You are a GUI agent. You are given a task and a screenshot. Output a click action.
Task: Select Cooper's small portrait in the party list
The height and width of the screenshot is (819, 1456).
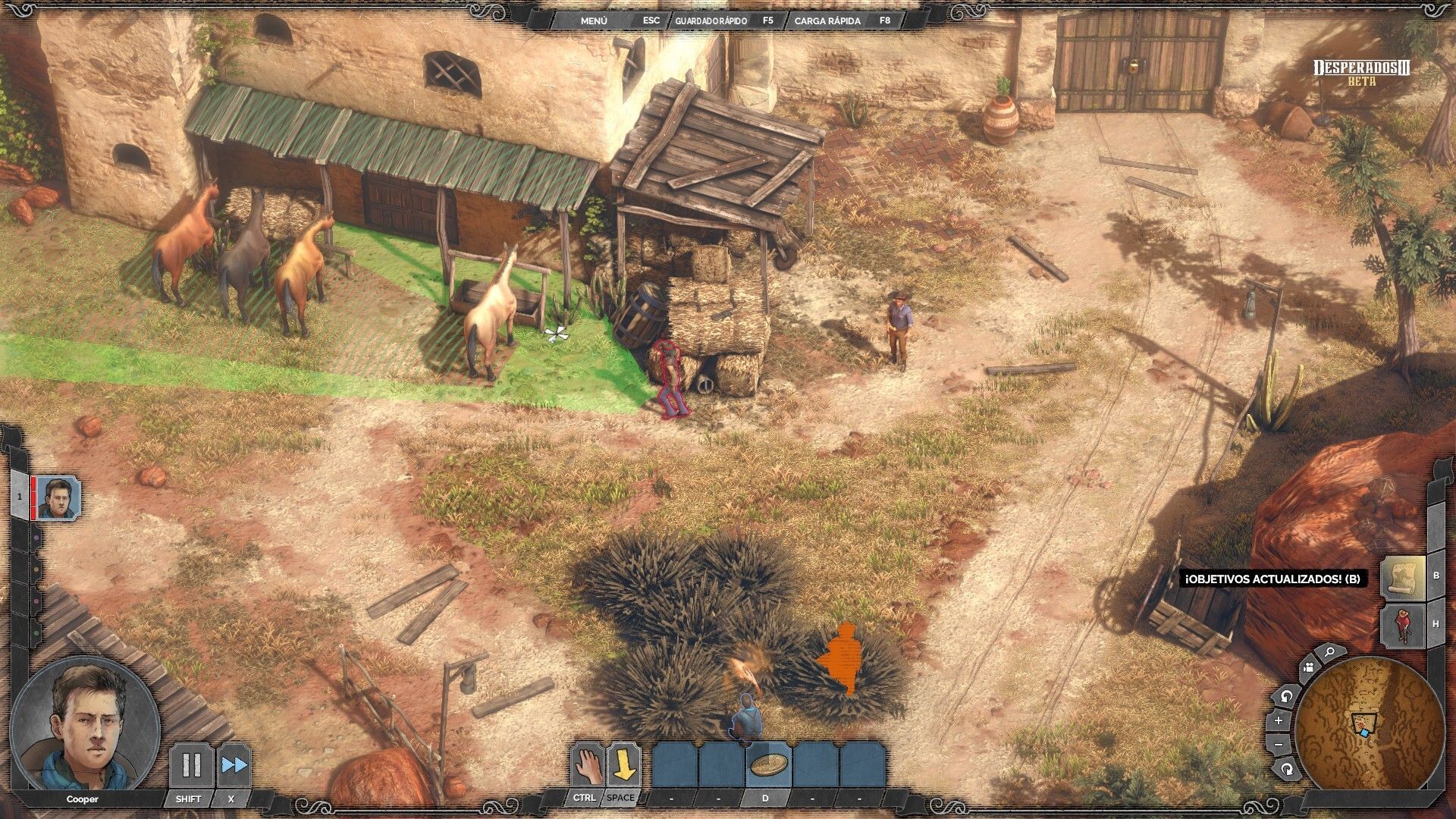(x=58, y=498)
